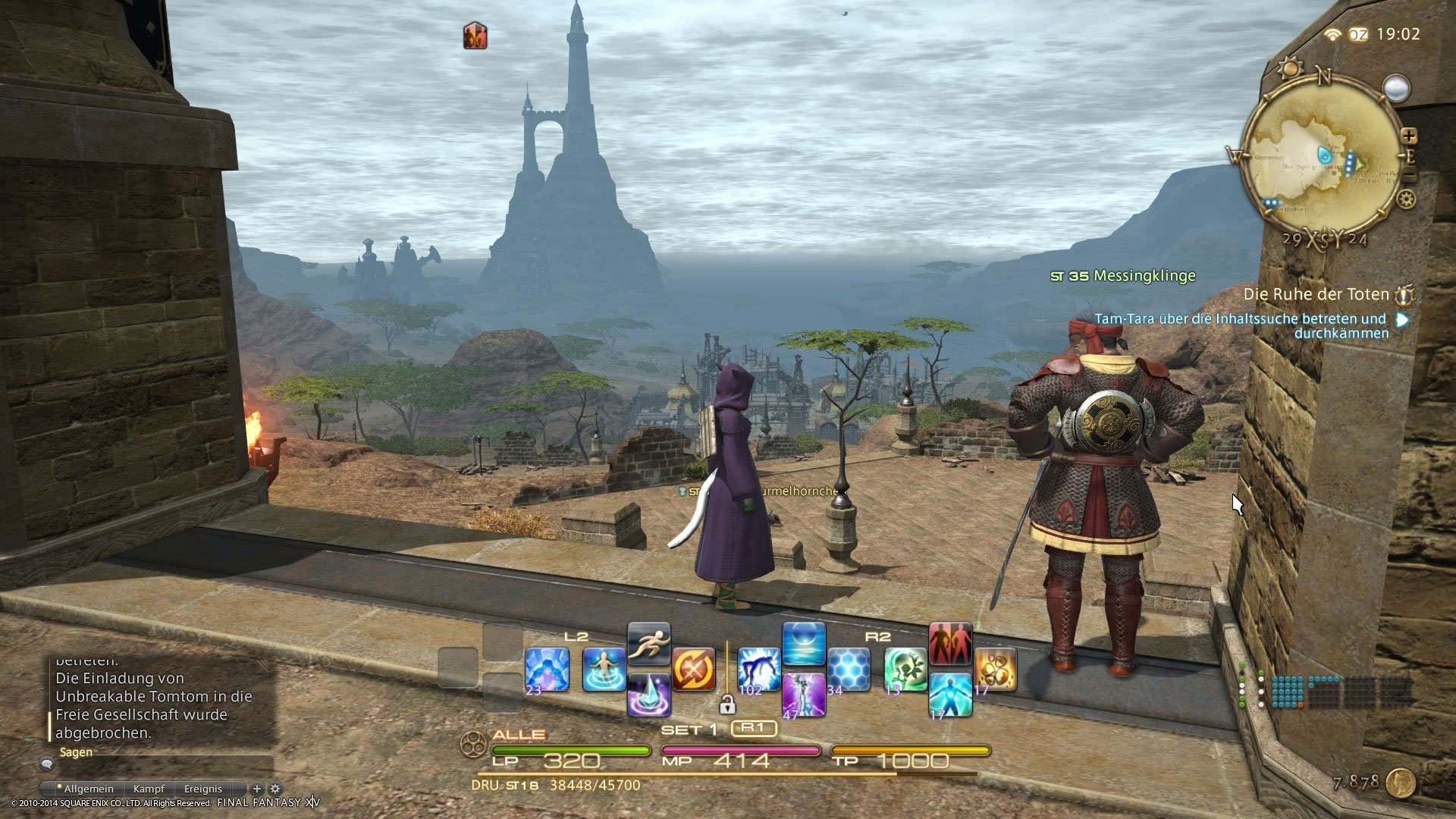
Task: Select the Sprint action on the hotbar
Action: (649, 644)
